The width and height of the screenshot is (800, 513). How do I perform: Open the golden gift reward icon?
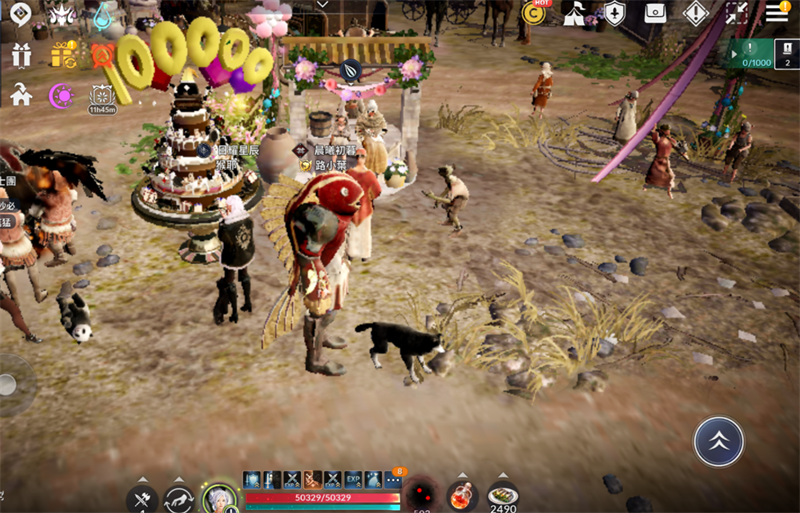tap(62, 55)
